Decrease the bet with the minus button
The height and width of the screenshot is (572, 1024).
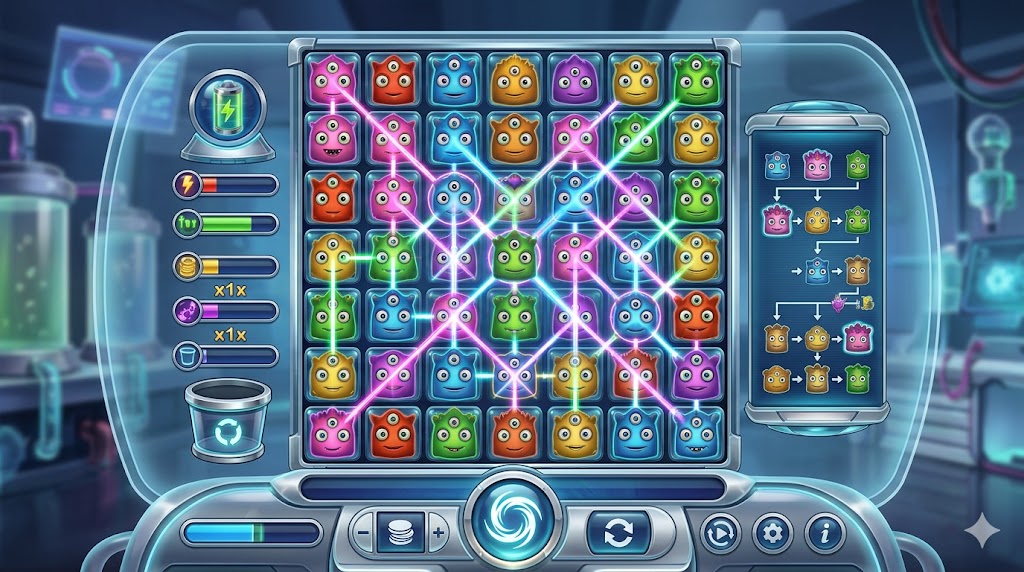click(x=364, y=533)
